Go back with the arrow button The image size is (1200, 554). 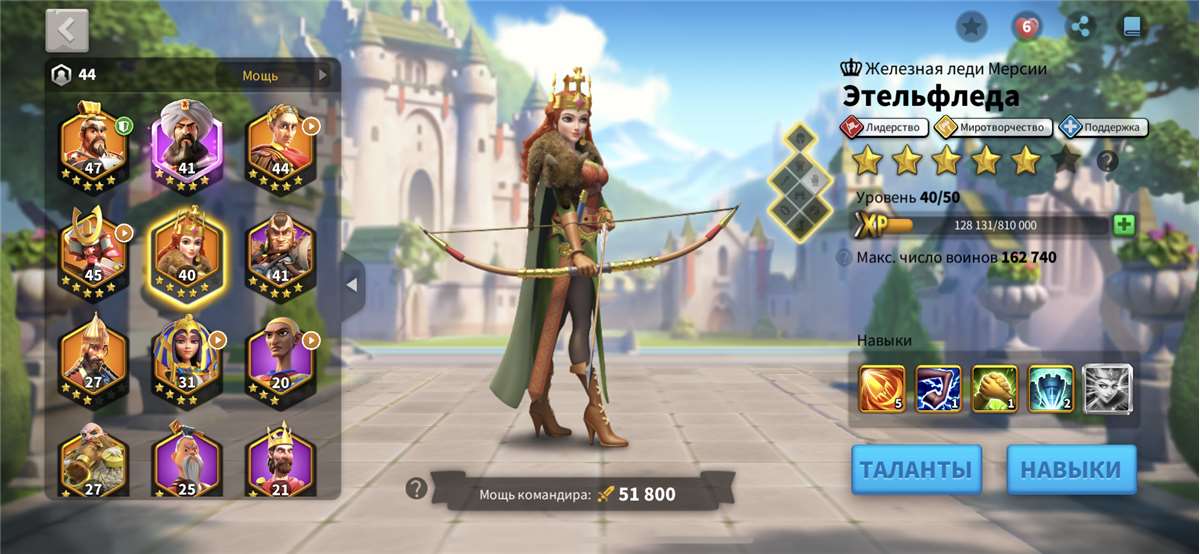click(x=67, y=30)
